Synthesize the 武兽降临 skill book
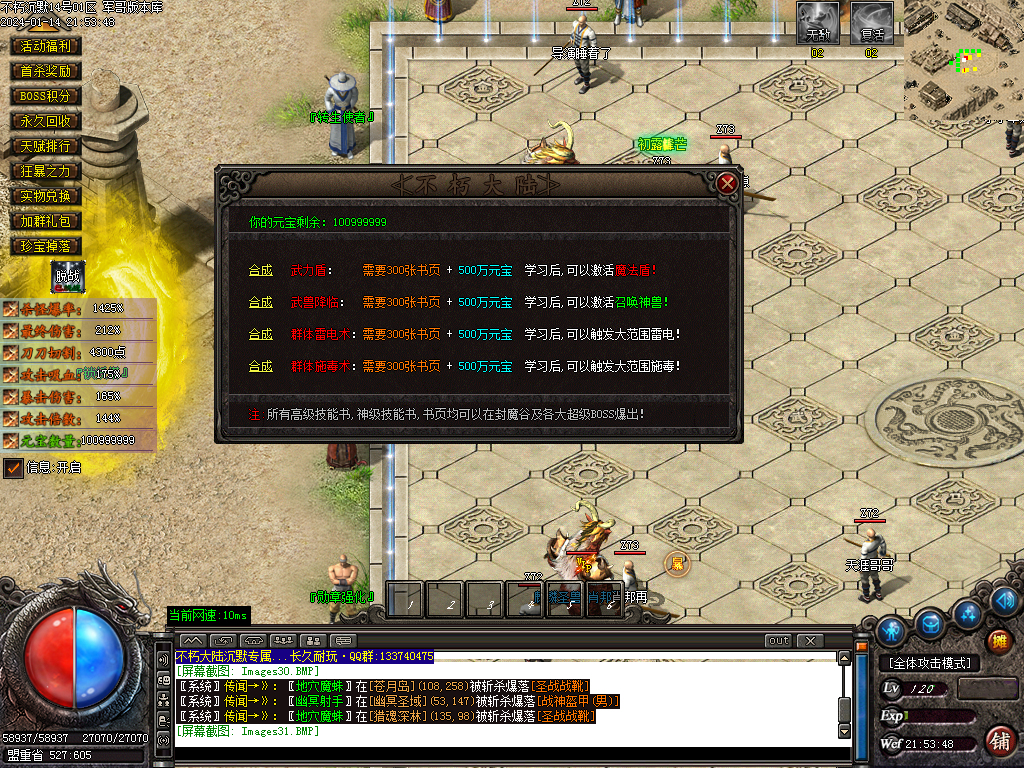The image size is (1024, 768). (x=260, y=302)
